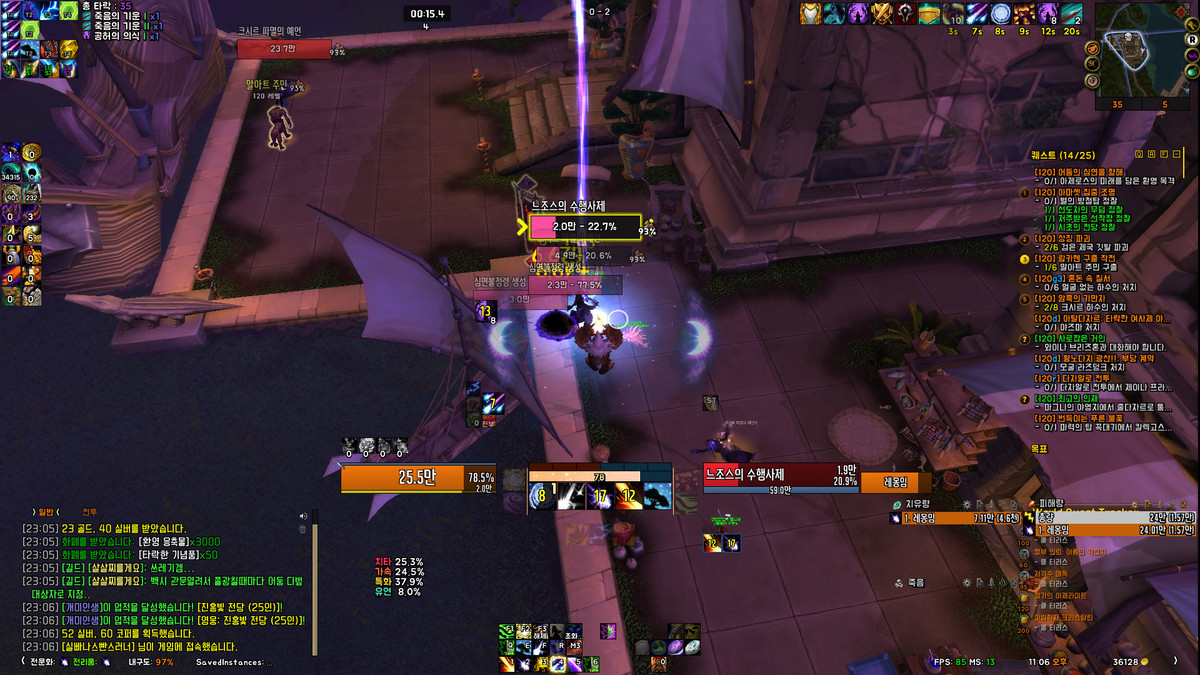The width and height of the screenshot is (1200, 675).
Task: Select the 칼키렌 구출 작전 quest entry
Action: click(x=1079, y=258)
